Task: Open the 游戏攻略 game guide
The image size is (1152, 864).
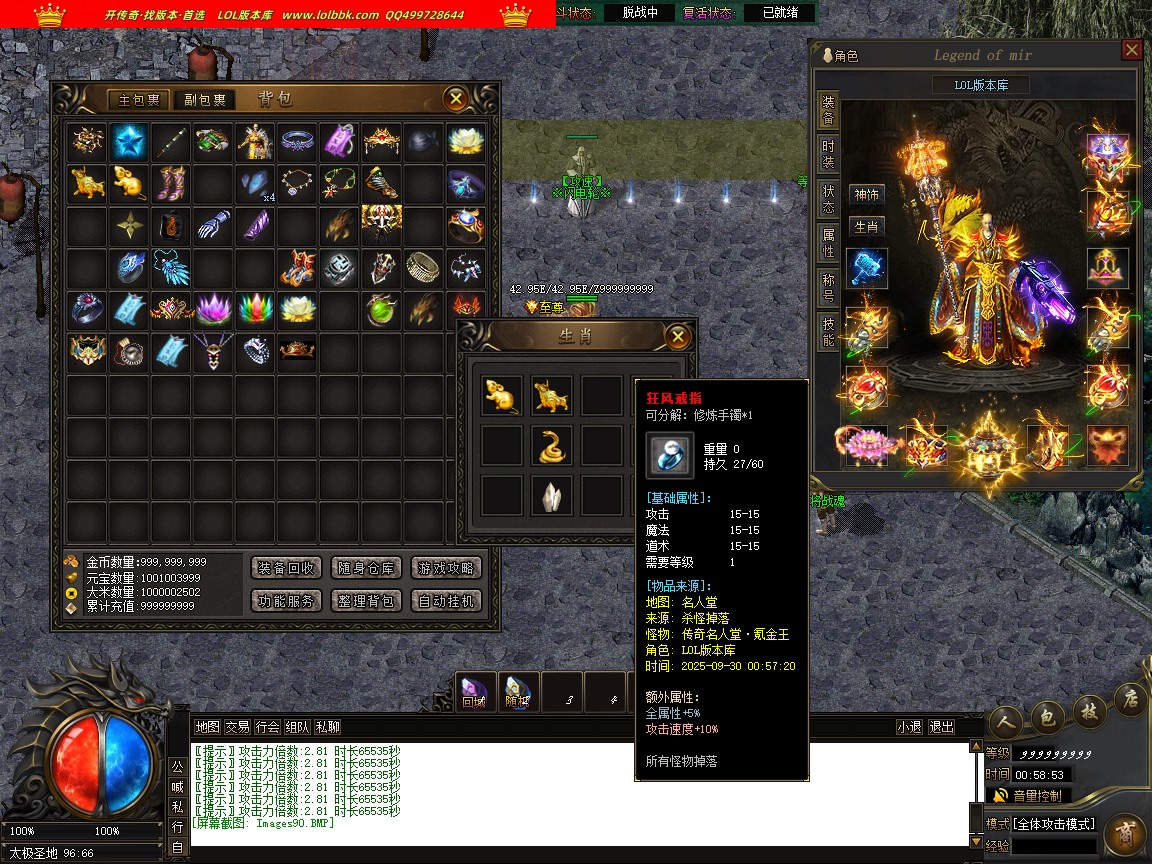Action: pos(446,568)
